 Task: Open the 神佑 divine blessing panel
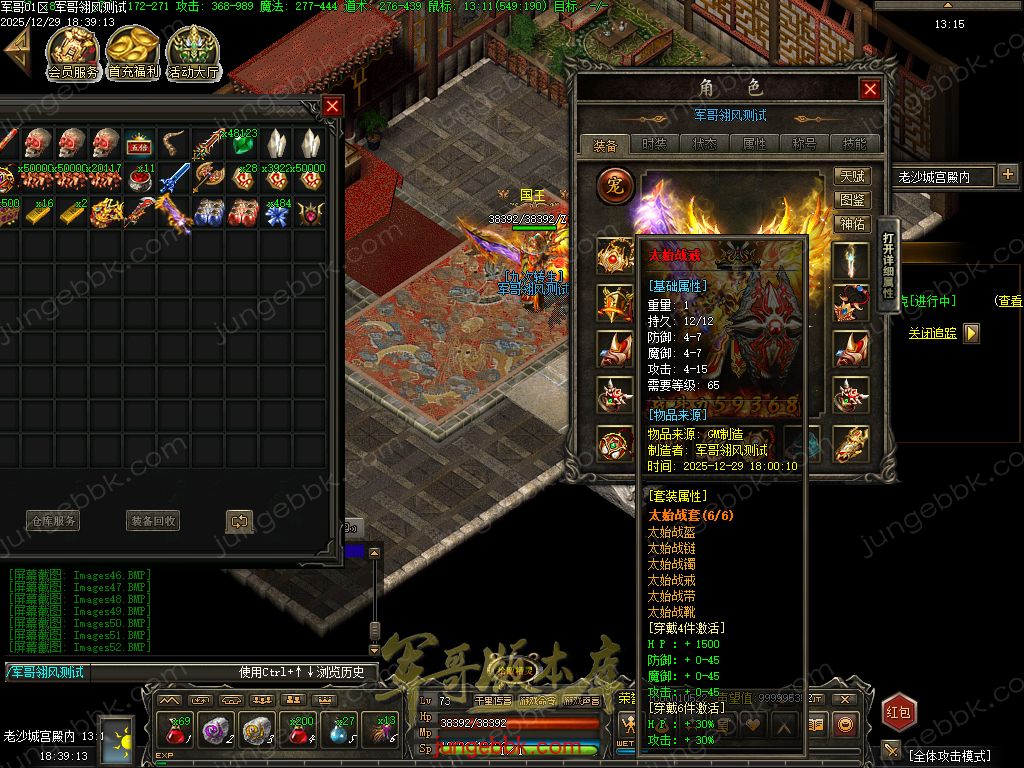(853, 224)
